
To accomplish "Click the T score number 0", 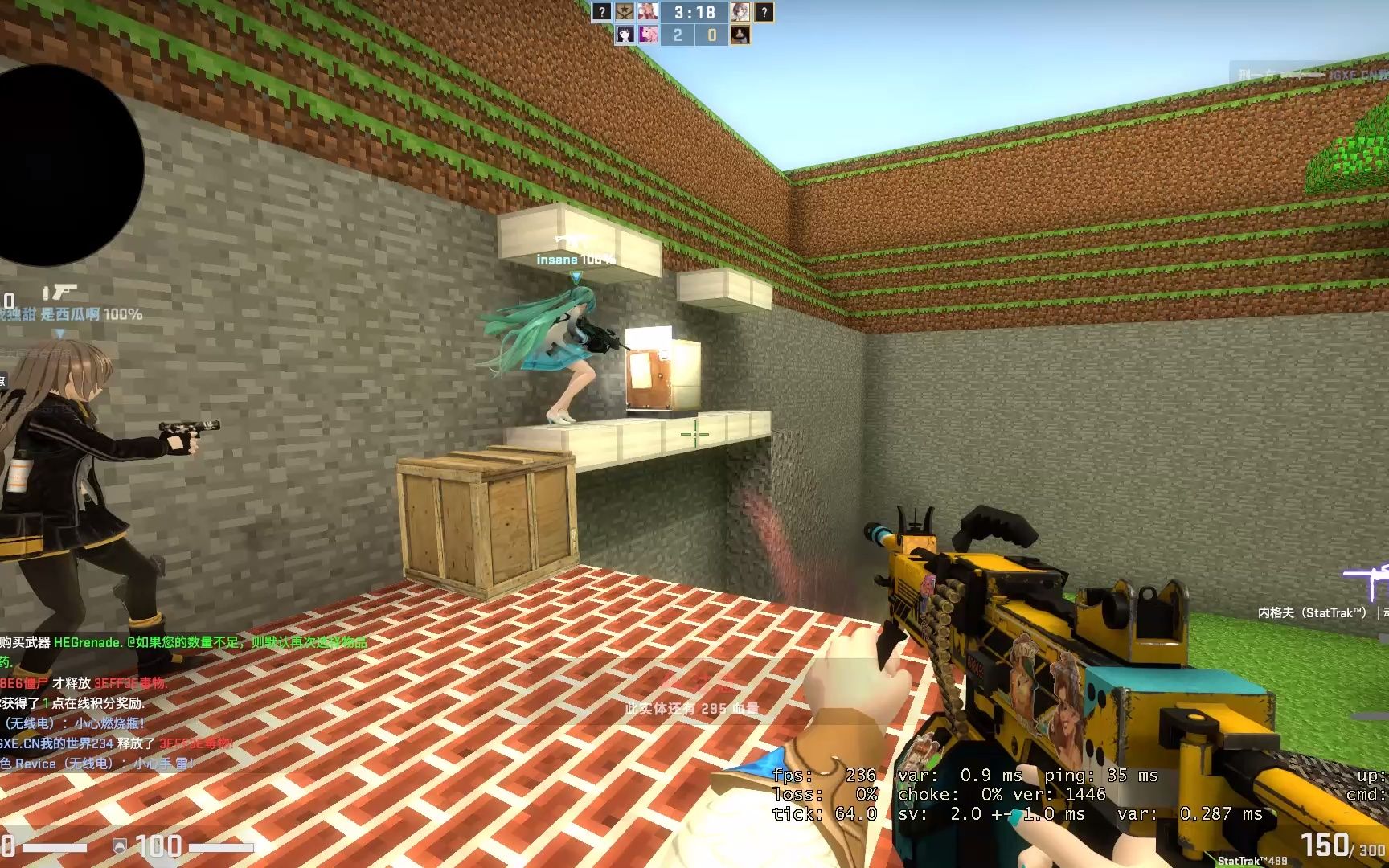I will coord(712,34).
